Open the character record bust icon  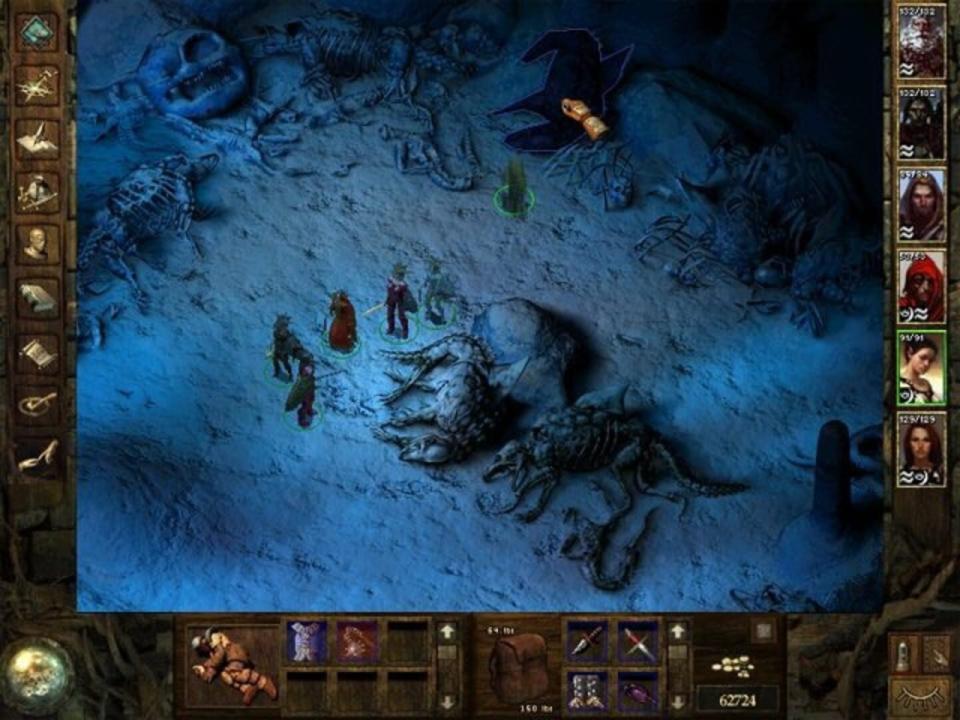(37, 244)
